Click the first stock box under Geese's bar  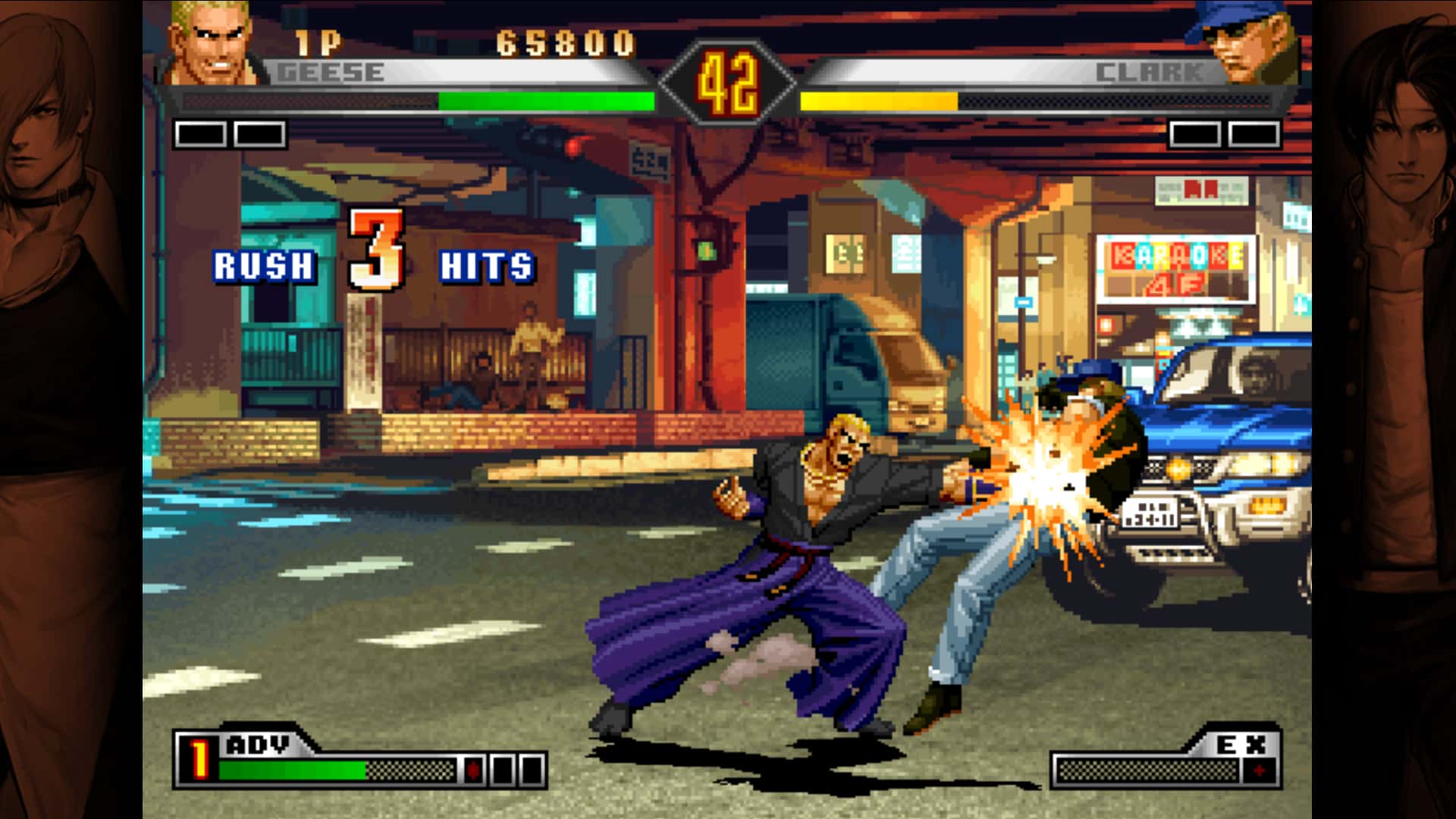click(x=201, y=133)
